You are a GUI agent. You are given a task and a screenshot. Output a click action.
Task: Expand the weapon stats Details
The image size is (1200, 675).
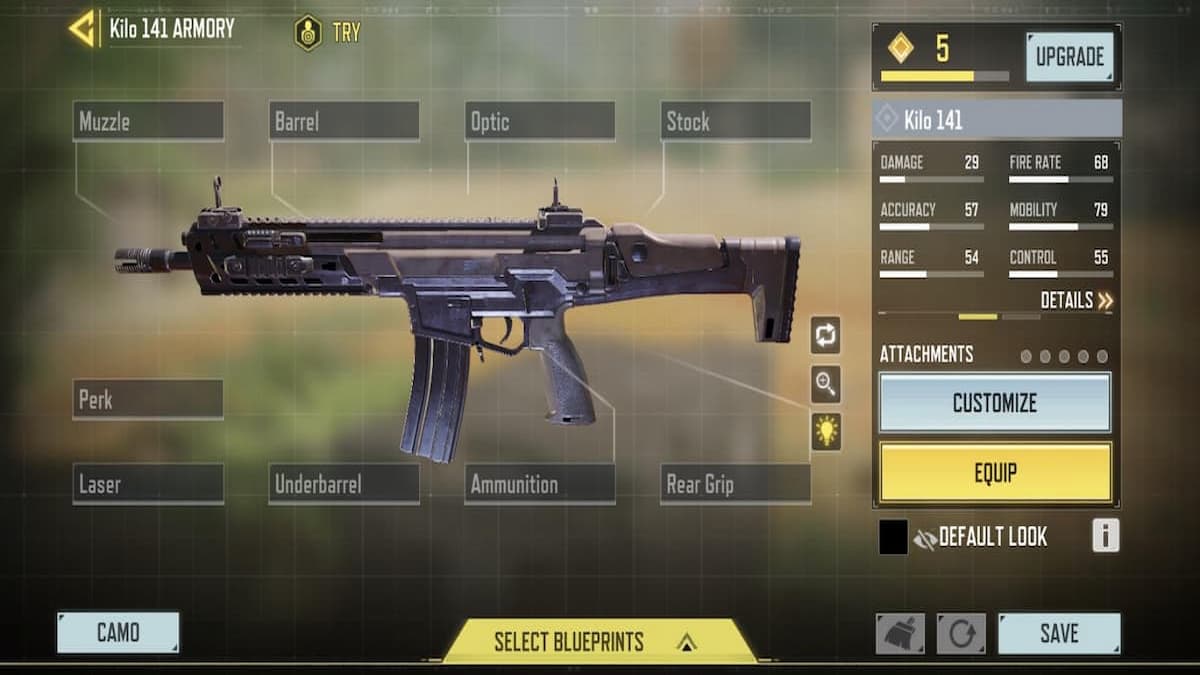[x=1076, y=300]
